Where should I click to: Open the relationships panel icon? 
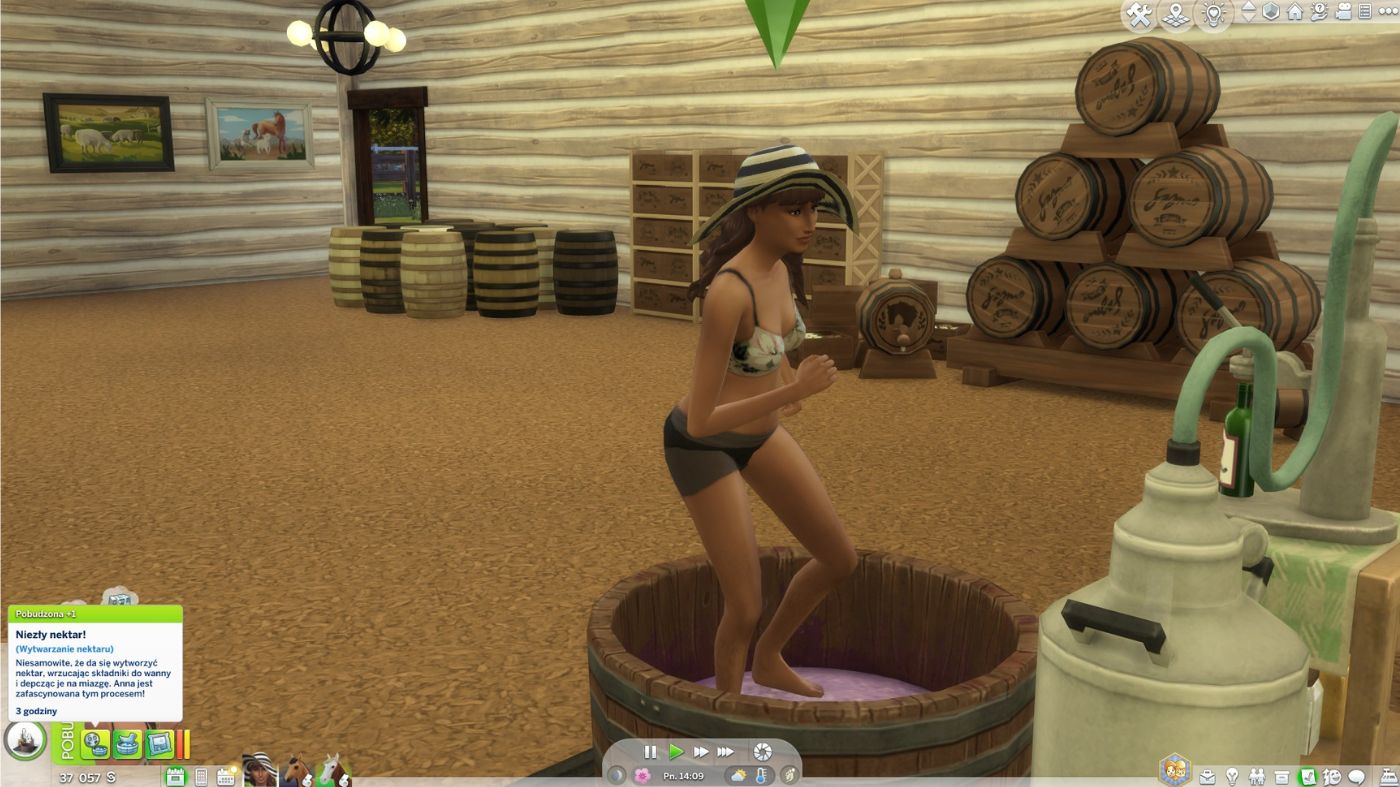click(1258, 776)
